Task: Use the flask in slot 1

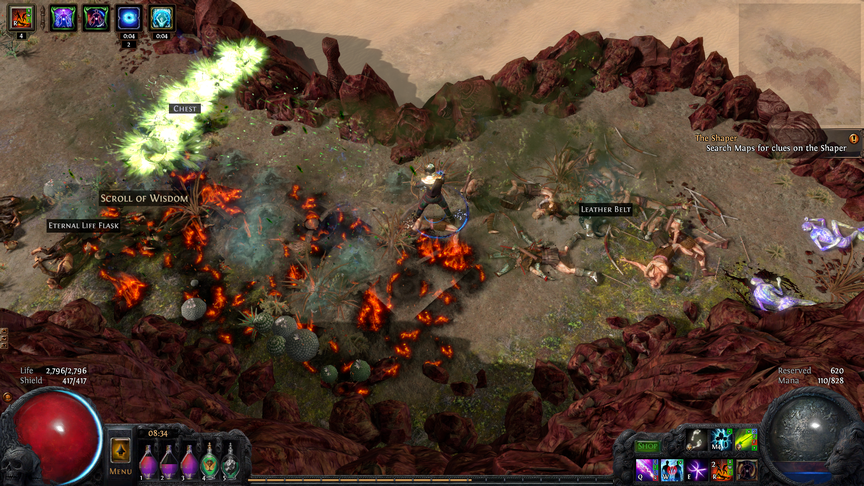Action: click(x=148, y=461)
